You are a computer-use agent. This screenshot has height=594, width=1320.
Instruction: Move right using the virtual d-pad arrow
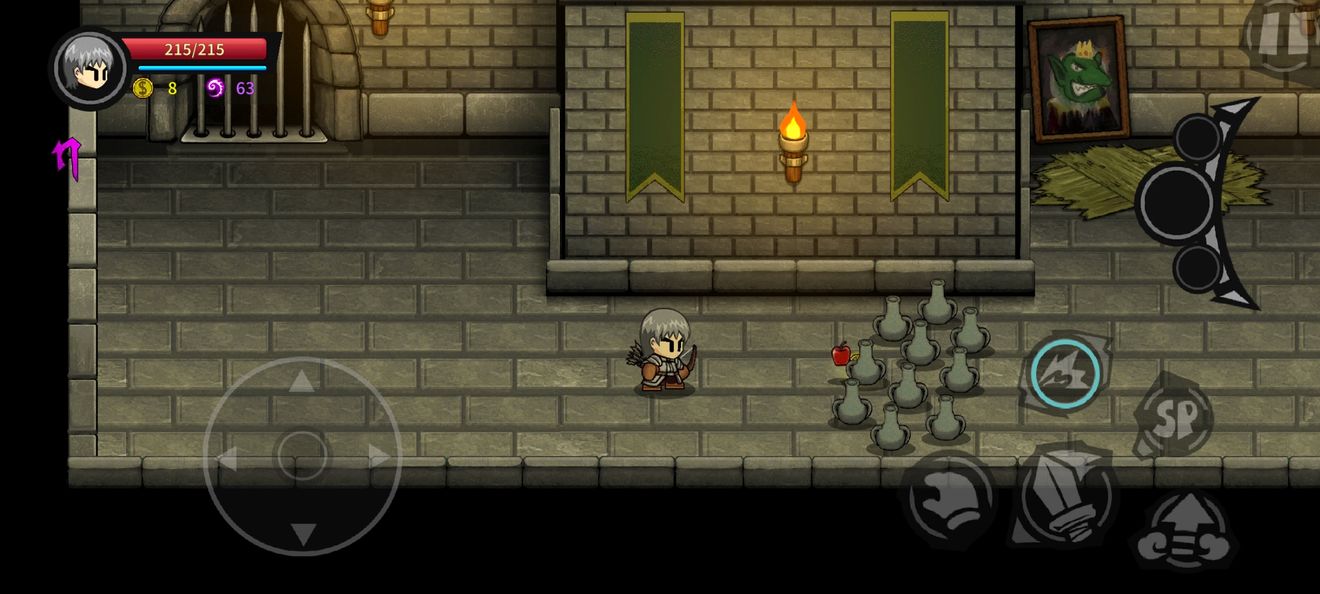coord(379,457)
